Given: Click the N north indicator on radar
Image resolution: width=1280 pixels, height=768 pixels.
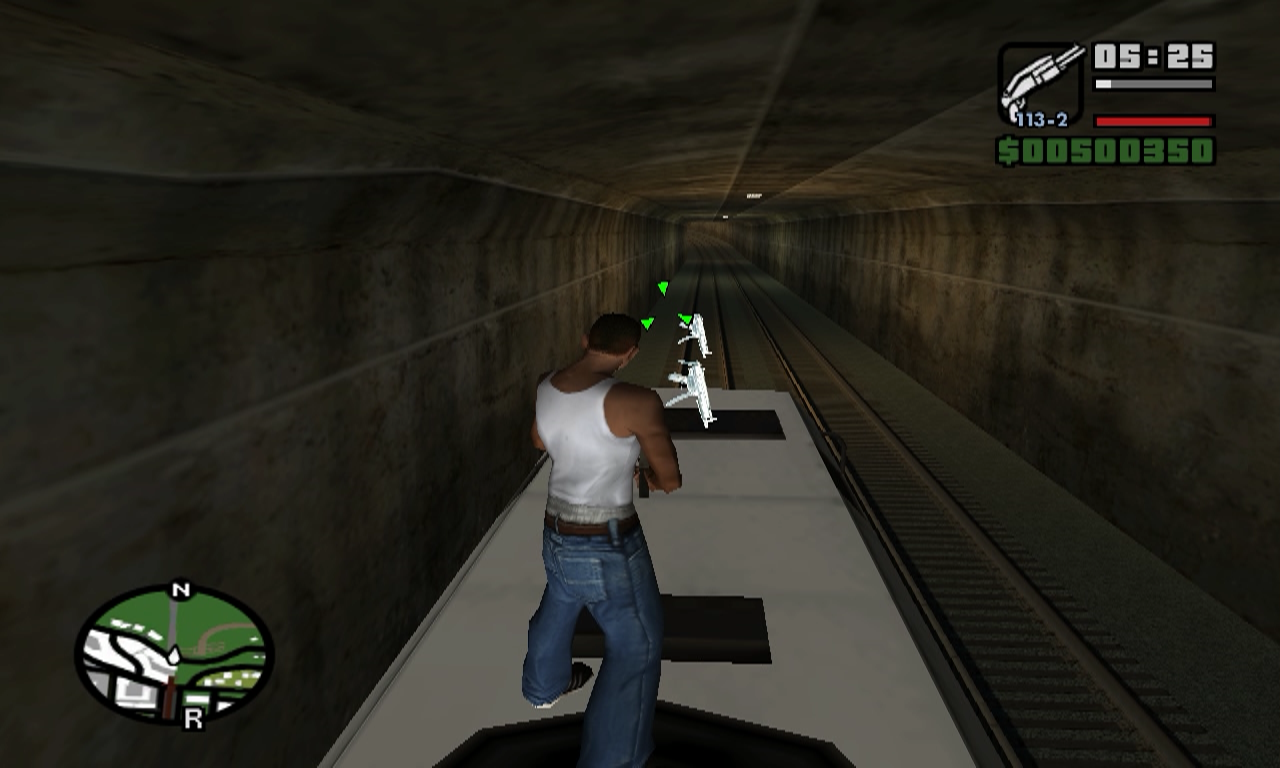Looking at the screenshot, I should tap(180, 591).
